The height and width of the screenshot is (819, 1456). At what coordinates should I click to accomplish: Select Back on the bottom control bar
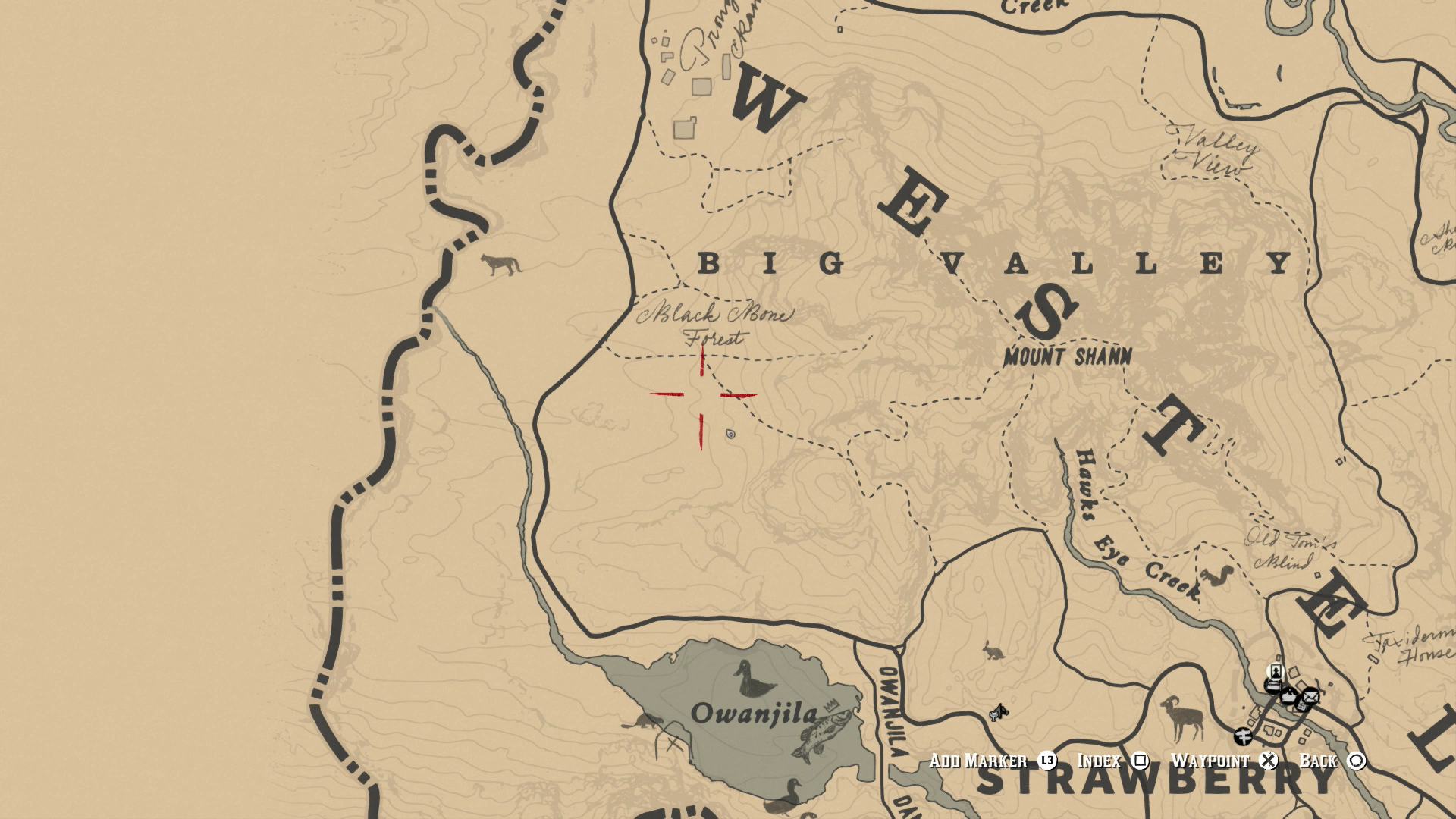[x=1317, y=761]
